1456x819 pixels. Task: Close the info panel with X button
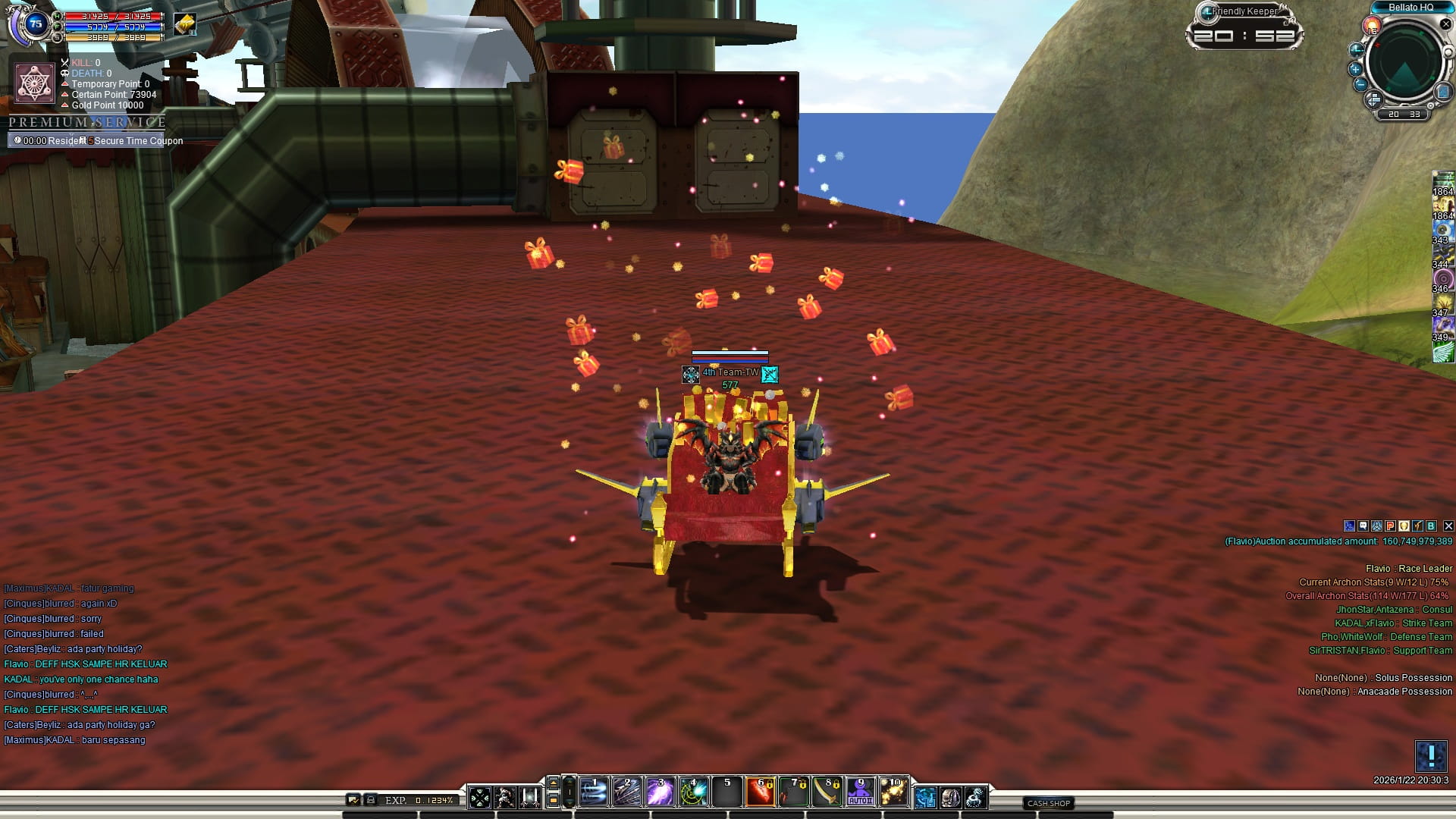pyautogui.click(x=1448, y=526)
